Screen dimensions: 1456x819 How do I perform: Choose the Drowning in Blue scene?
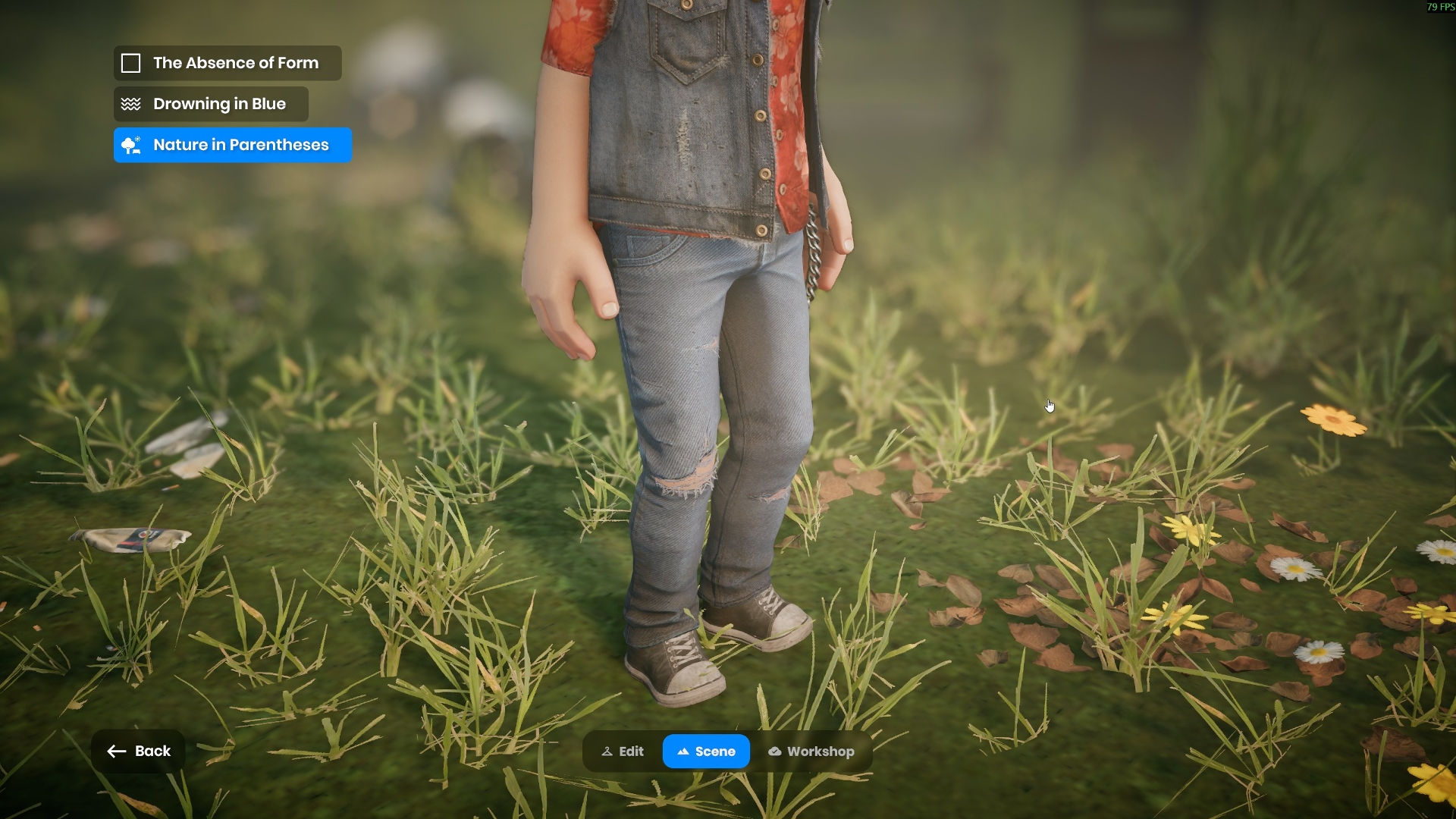coord(211,104)
